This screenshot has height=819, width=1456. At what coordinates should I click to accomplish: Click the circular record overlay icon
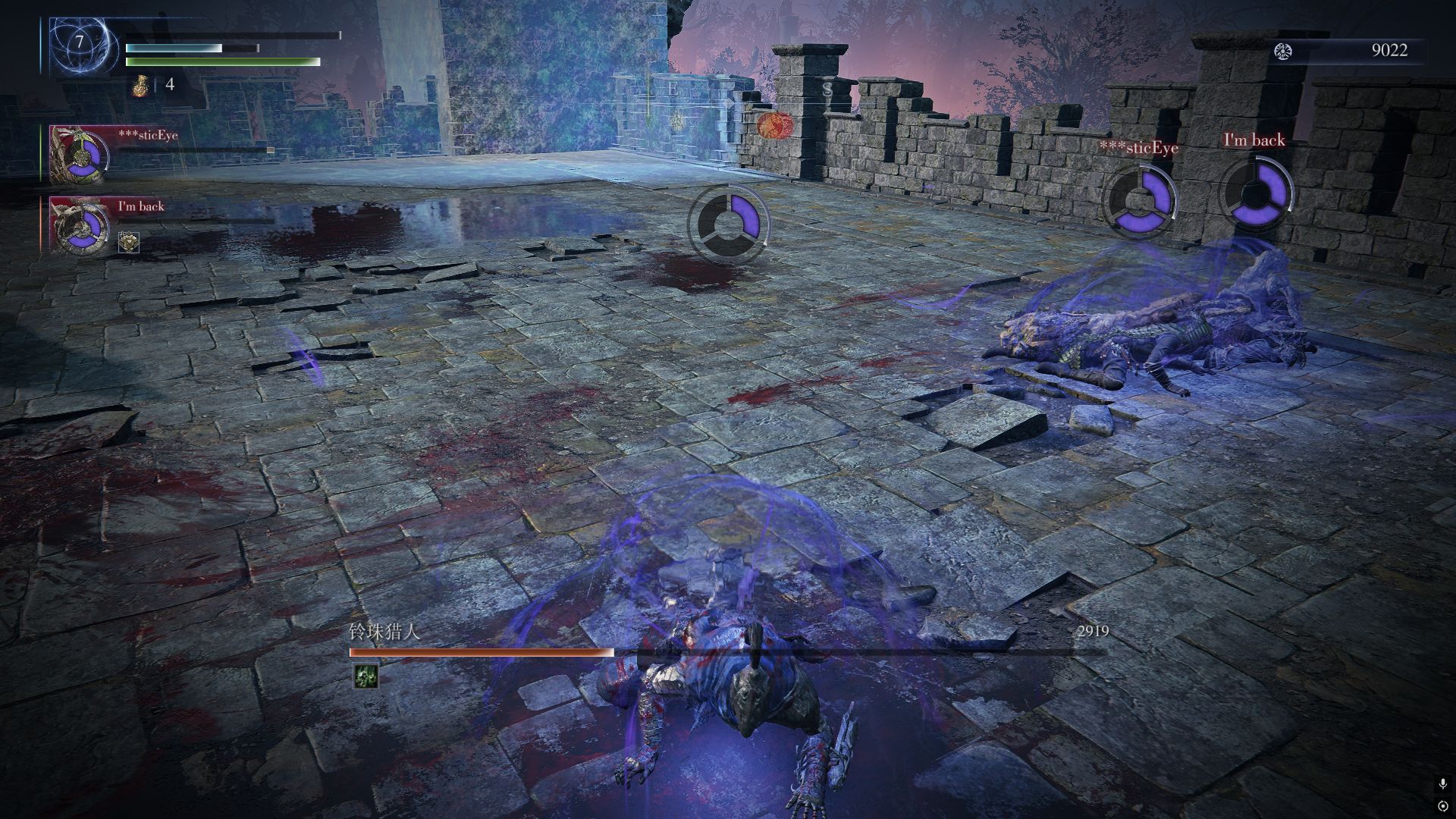1442,805
